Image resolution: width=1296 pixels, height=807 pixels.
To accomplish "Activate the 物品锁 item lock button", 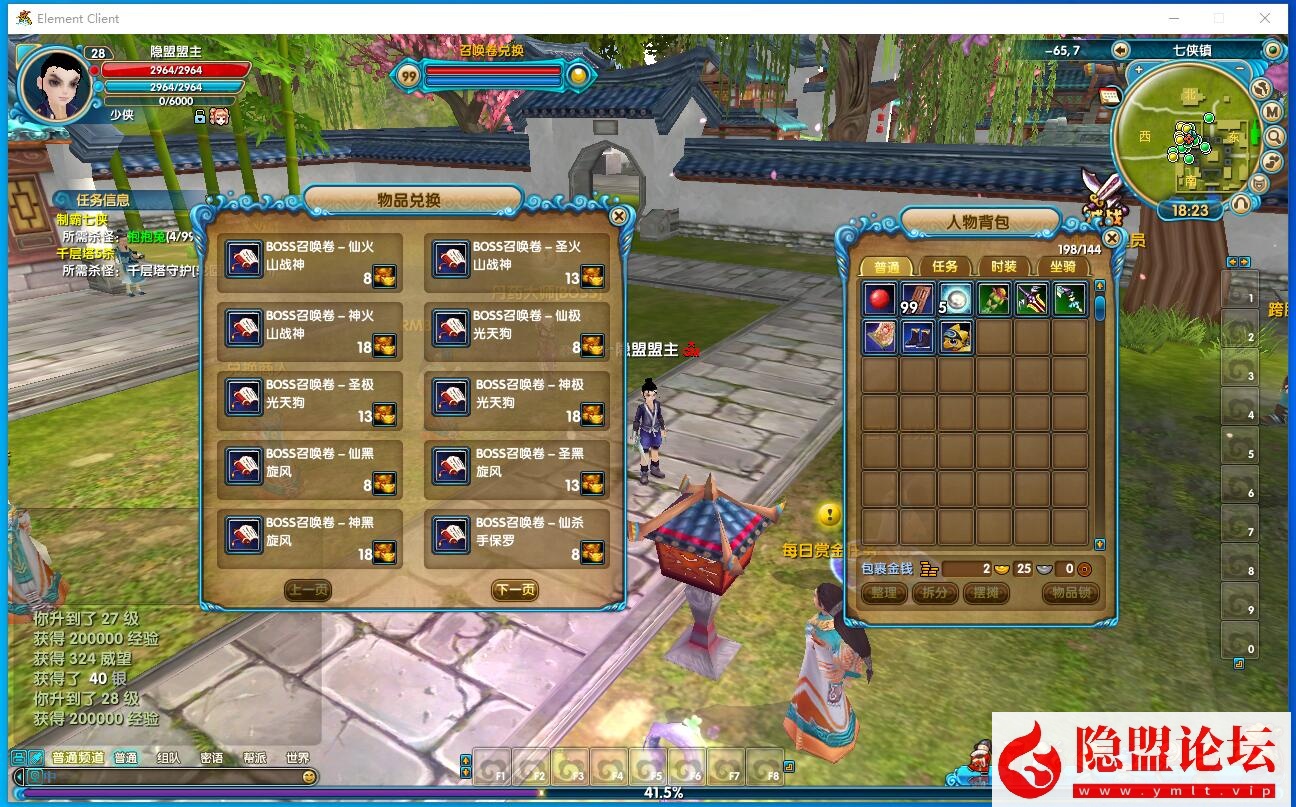I will tap(1070, 593).
